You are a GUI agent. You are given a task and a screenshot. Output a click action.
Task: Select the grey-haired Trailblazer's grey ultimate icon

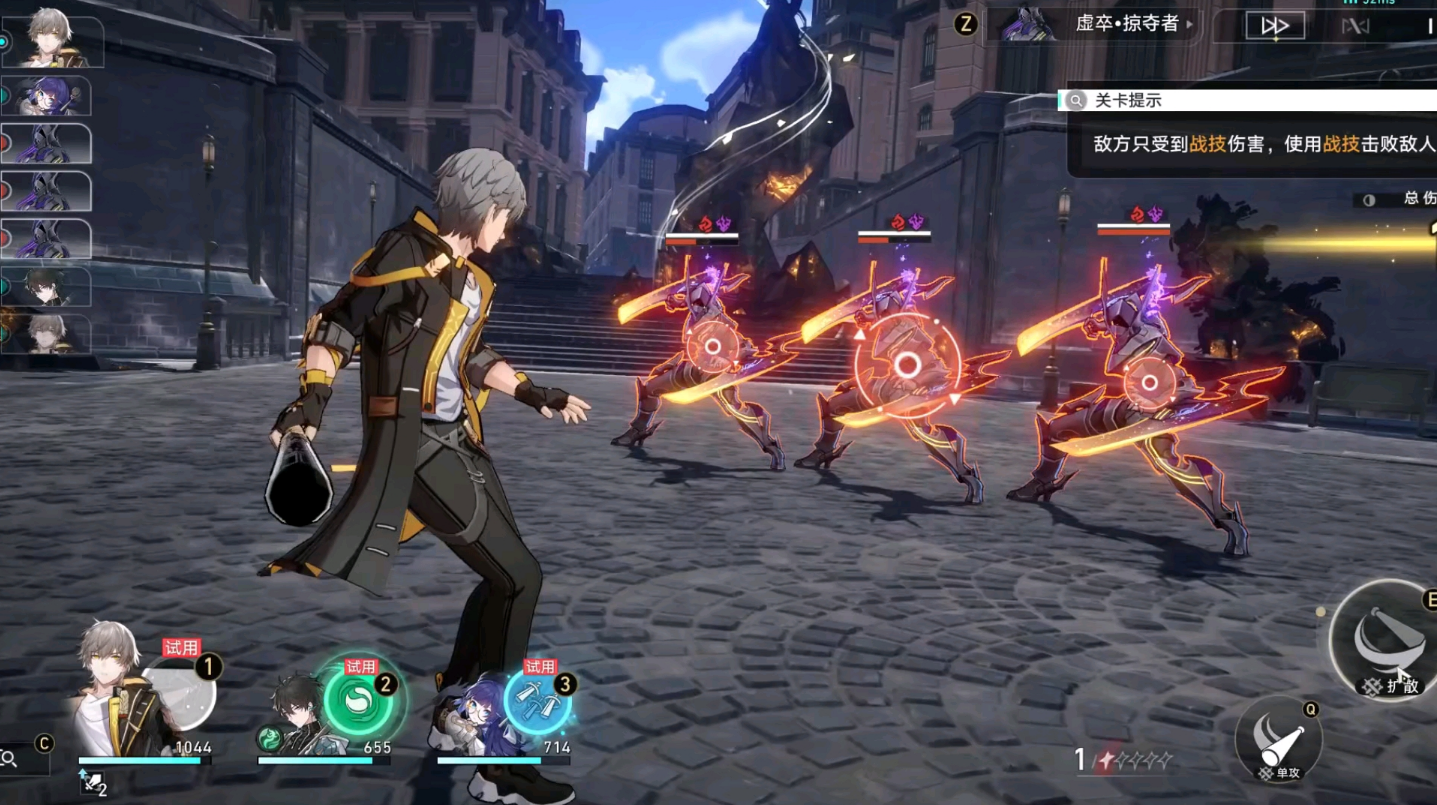180,695
